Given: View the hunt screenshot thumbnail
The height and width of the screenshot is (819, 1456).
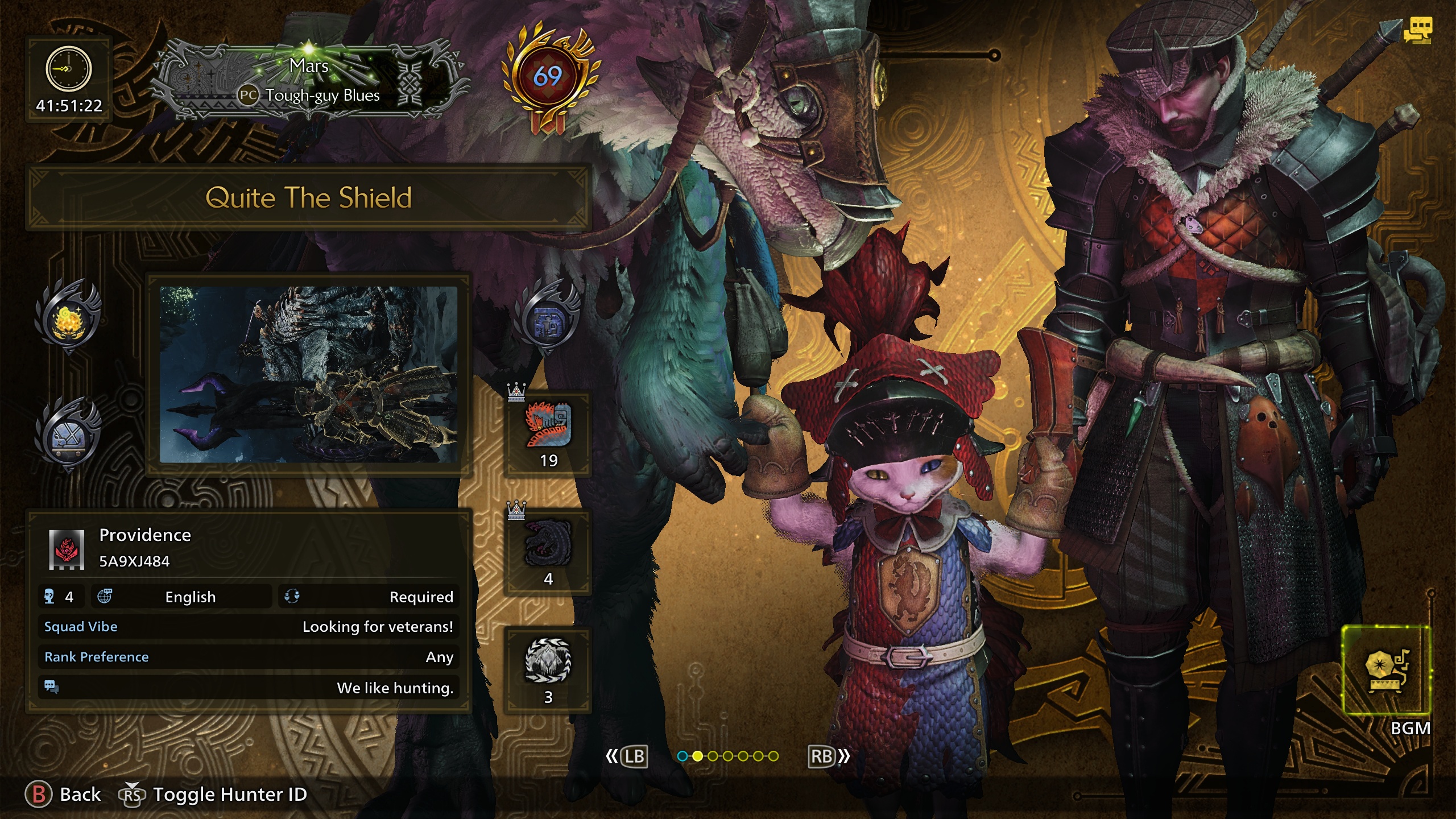Looking at the screenshot, I should [x=308, y=374].
